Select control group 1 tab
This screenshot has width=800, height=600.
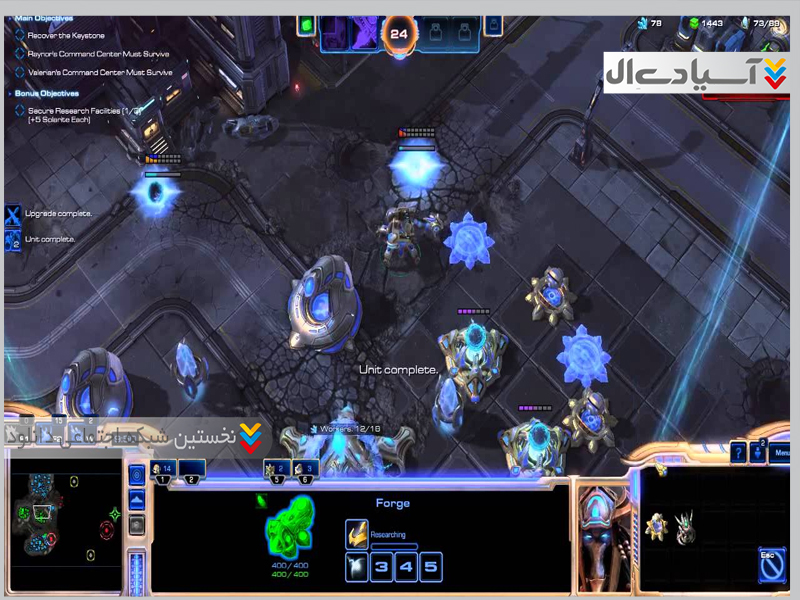point(163,471)
